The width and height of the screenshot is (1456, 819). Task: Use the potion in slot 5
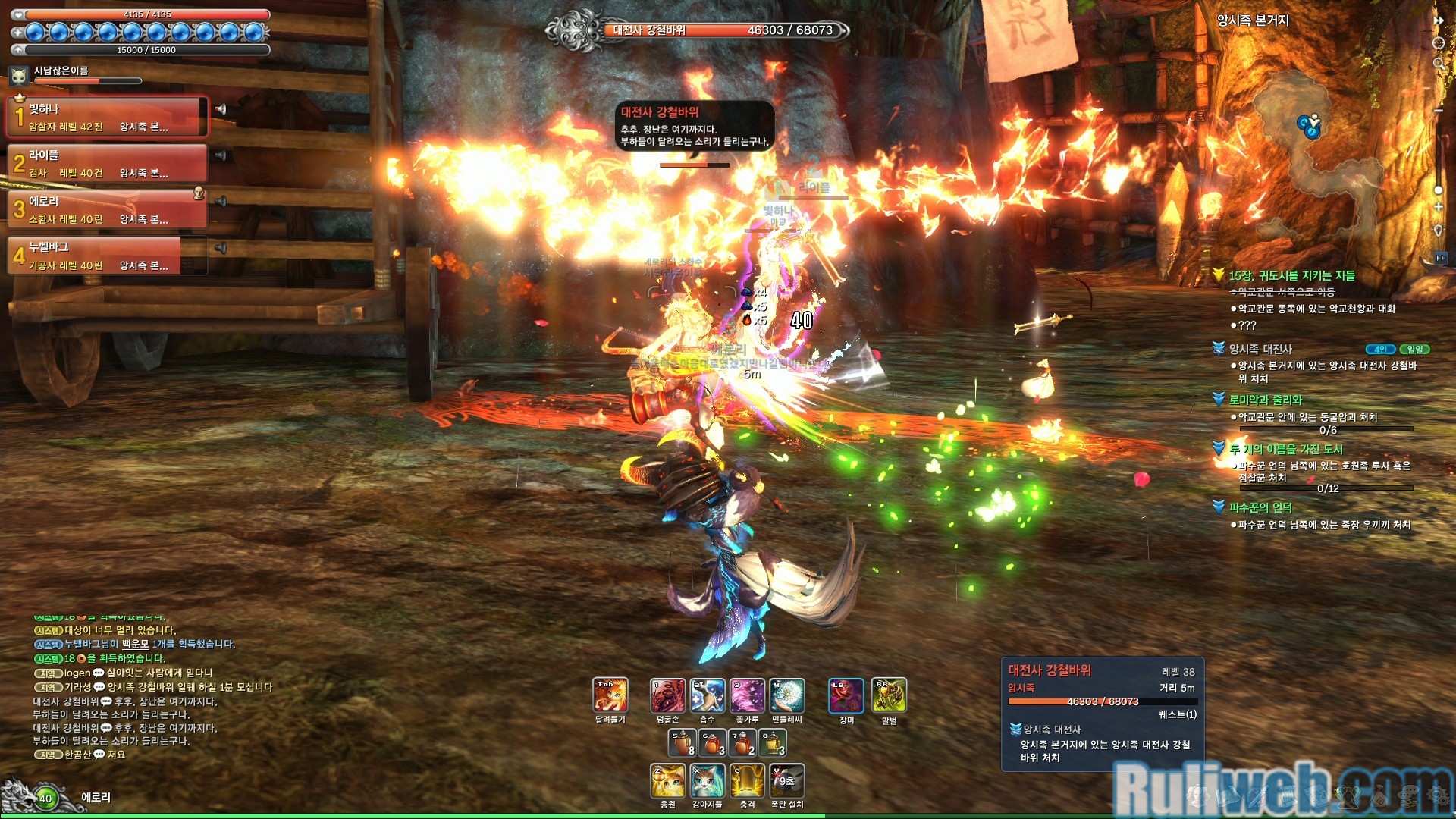(x=682, y=742)
